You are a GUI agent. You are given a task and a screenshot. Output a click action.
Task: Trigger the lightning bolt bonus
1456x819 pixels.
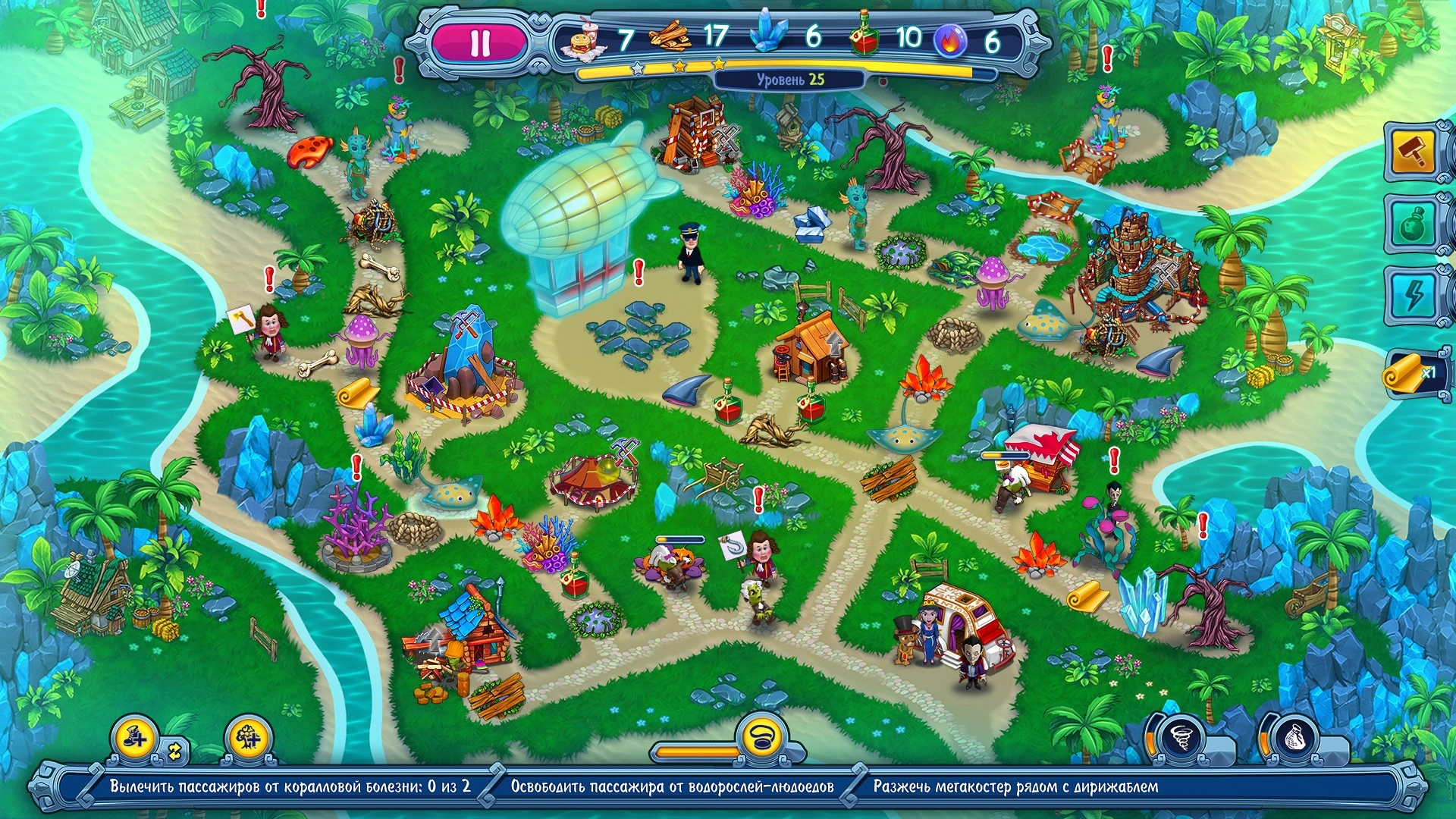coord(1412,295)
